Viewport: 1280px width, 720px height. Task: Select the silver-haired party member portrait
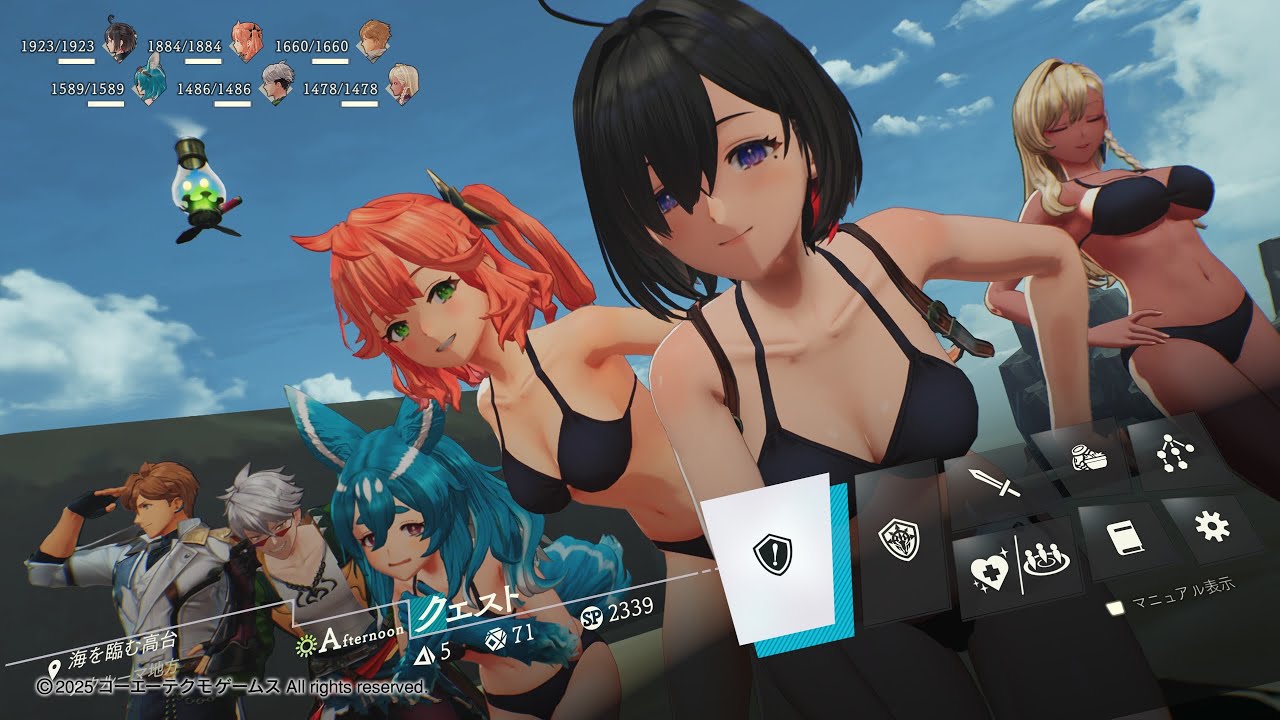pyautogui.click(x=275, y=84)
